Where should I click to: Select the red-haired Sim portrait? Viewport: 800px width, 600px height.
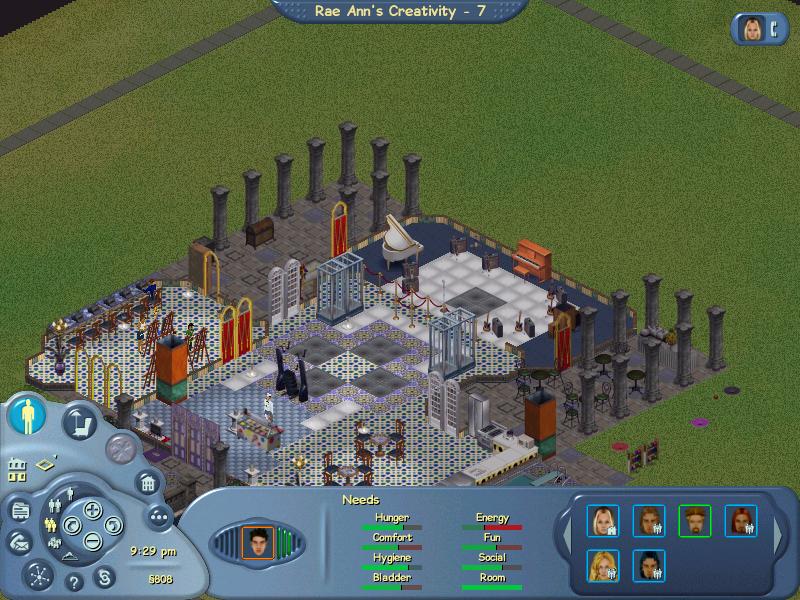click(740, 520)
